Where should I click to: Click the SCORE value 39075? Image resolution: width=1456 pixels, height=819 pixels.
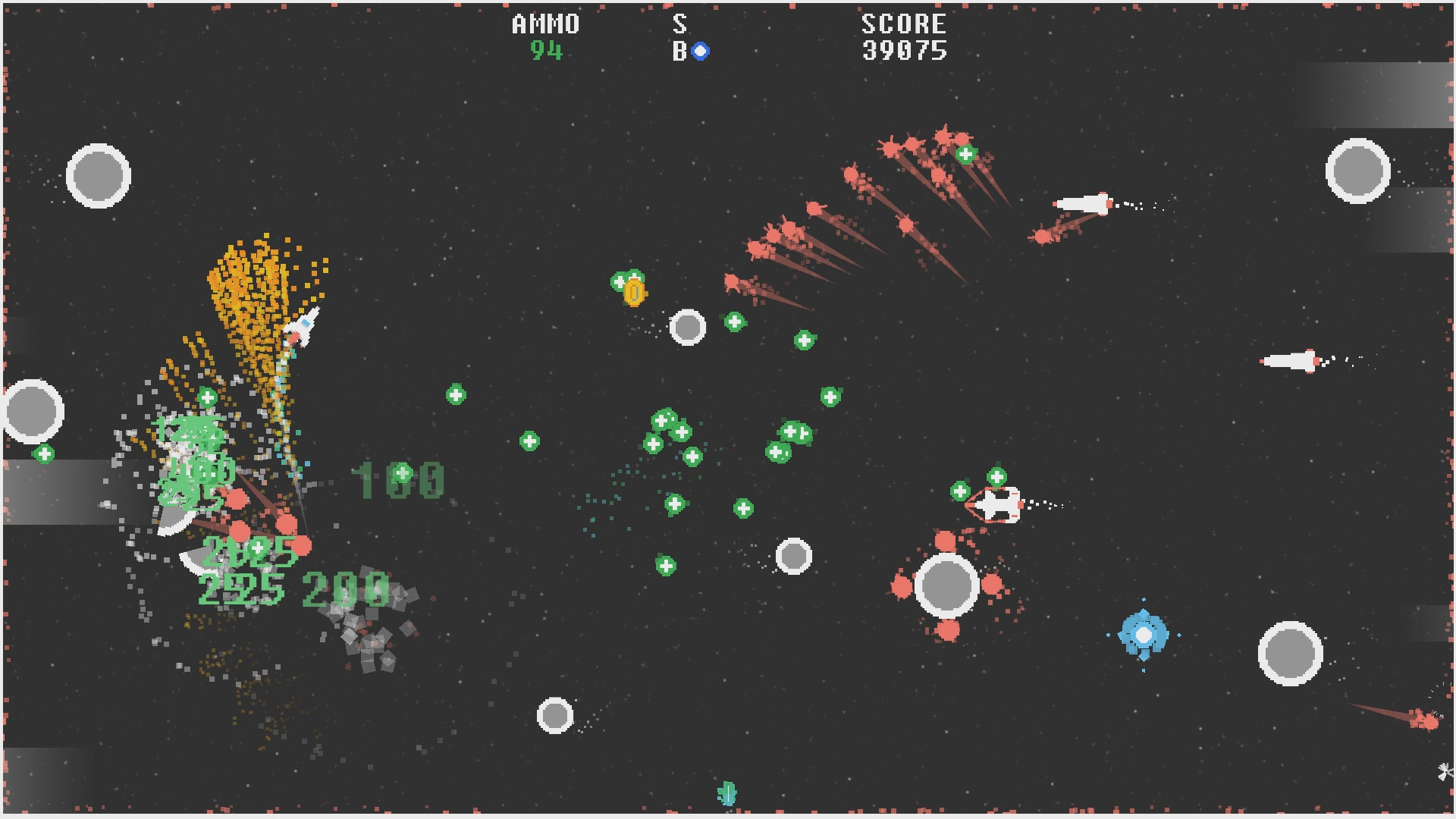point(904,52)
